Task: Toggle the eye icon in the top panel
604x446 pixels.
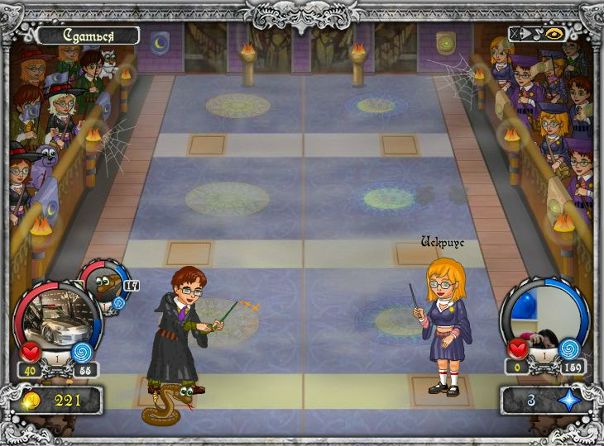Action: click(555, 33)
